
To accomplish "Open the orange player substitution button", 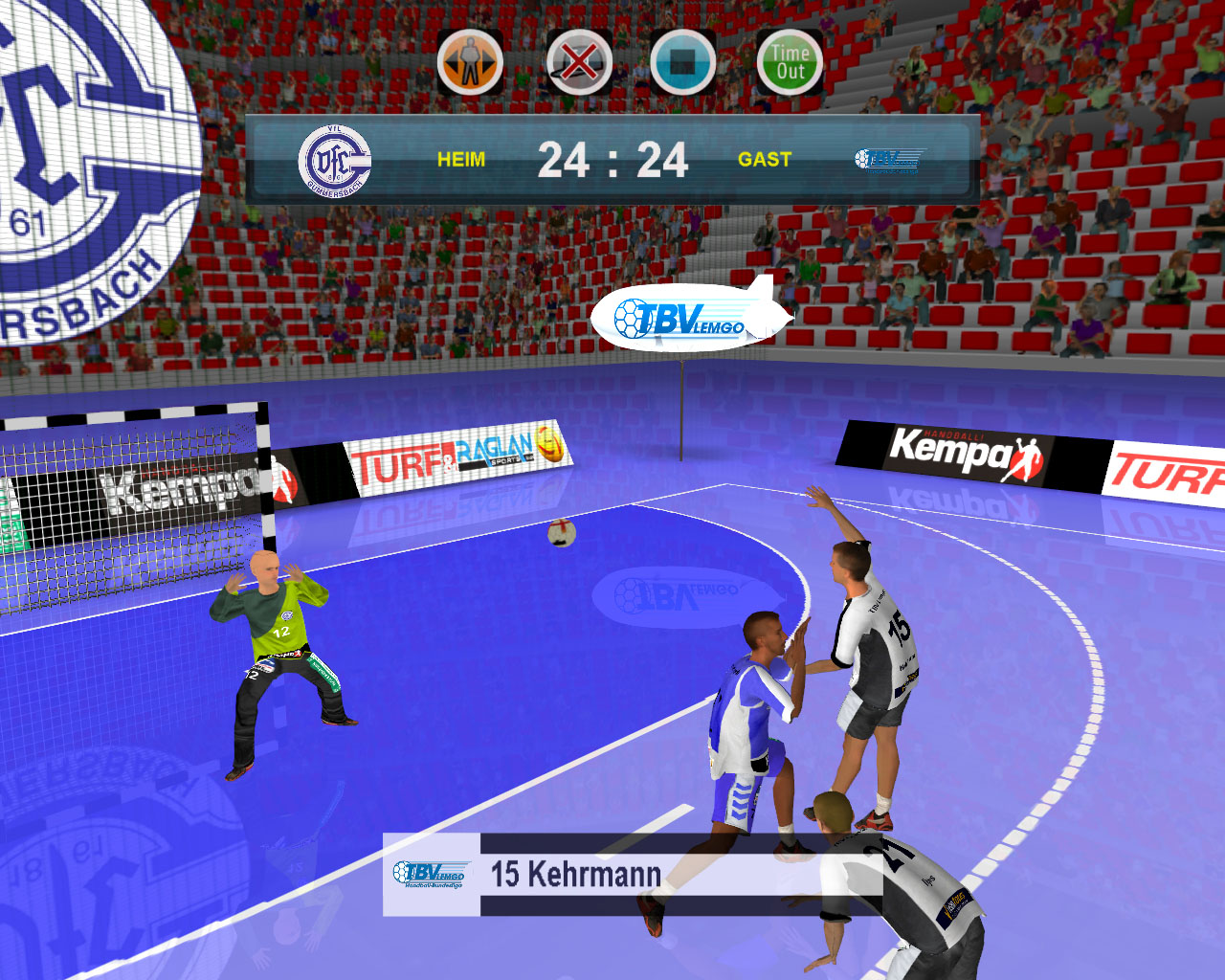I will [x=470, y=62].
